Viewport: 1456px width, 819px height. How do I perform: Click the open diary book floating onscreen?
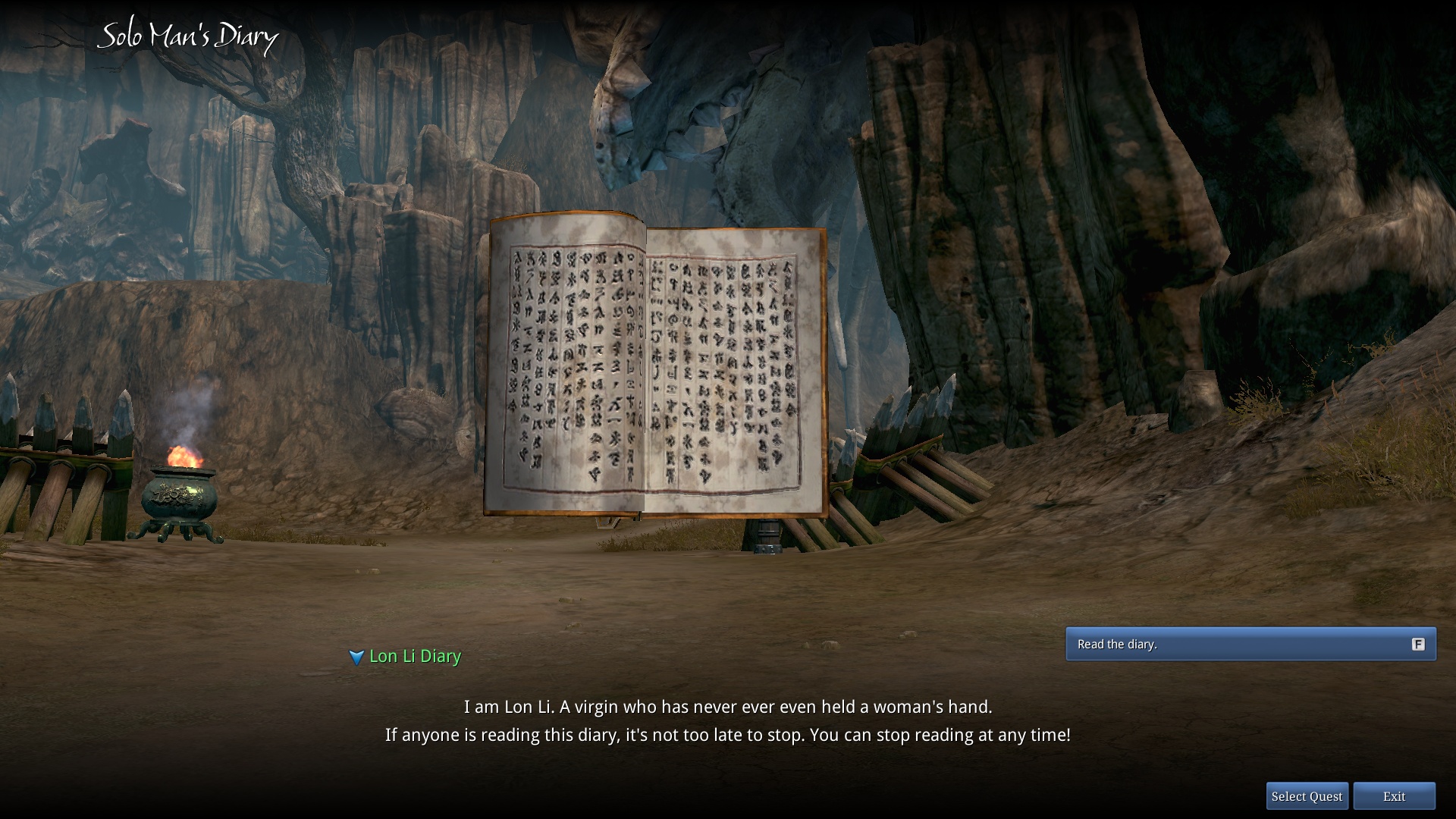pyautogui.click(x=656, y=364)
